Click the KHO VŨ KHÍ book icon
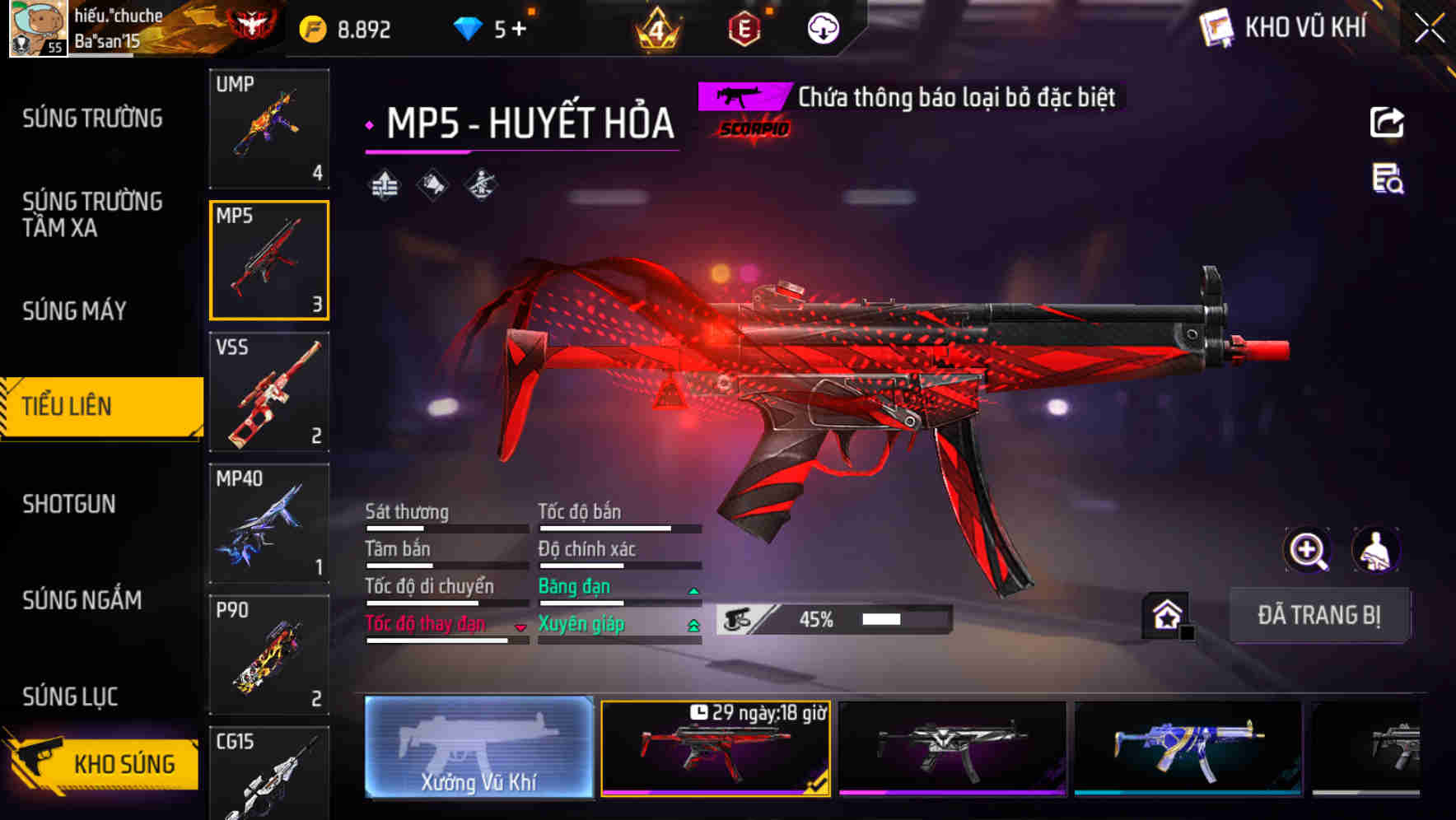Viewport: 1456px width, 820px height. coord(1217,26)
